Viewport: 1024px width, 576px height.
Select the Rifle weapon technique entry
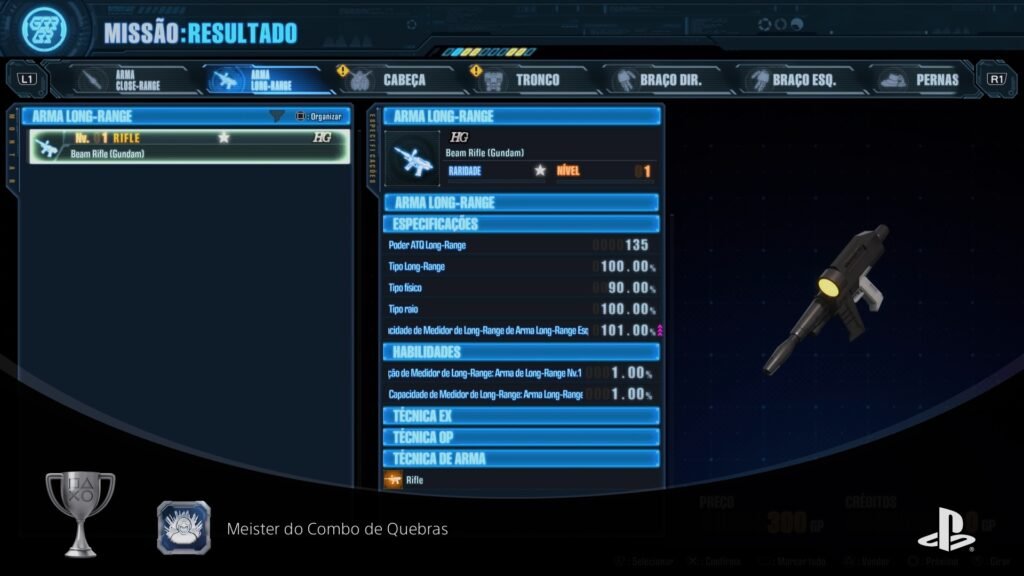pyautogui.click(x=414, y=481)
